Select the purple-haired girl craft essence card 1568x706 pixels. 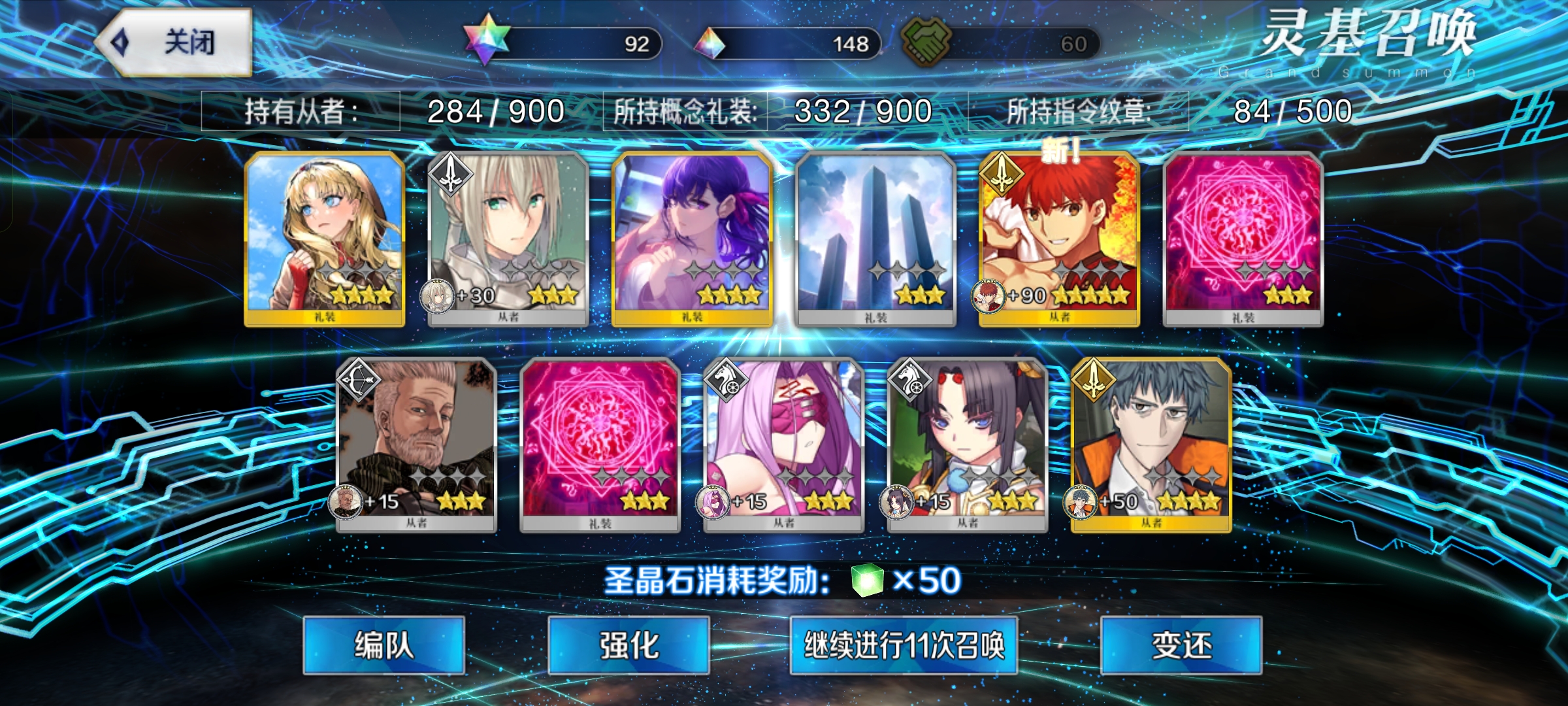[692, 239]
